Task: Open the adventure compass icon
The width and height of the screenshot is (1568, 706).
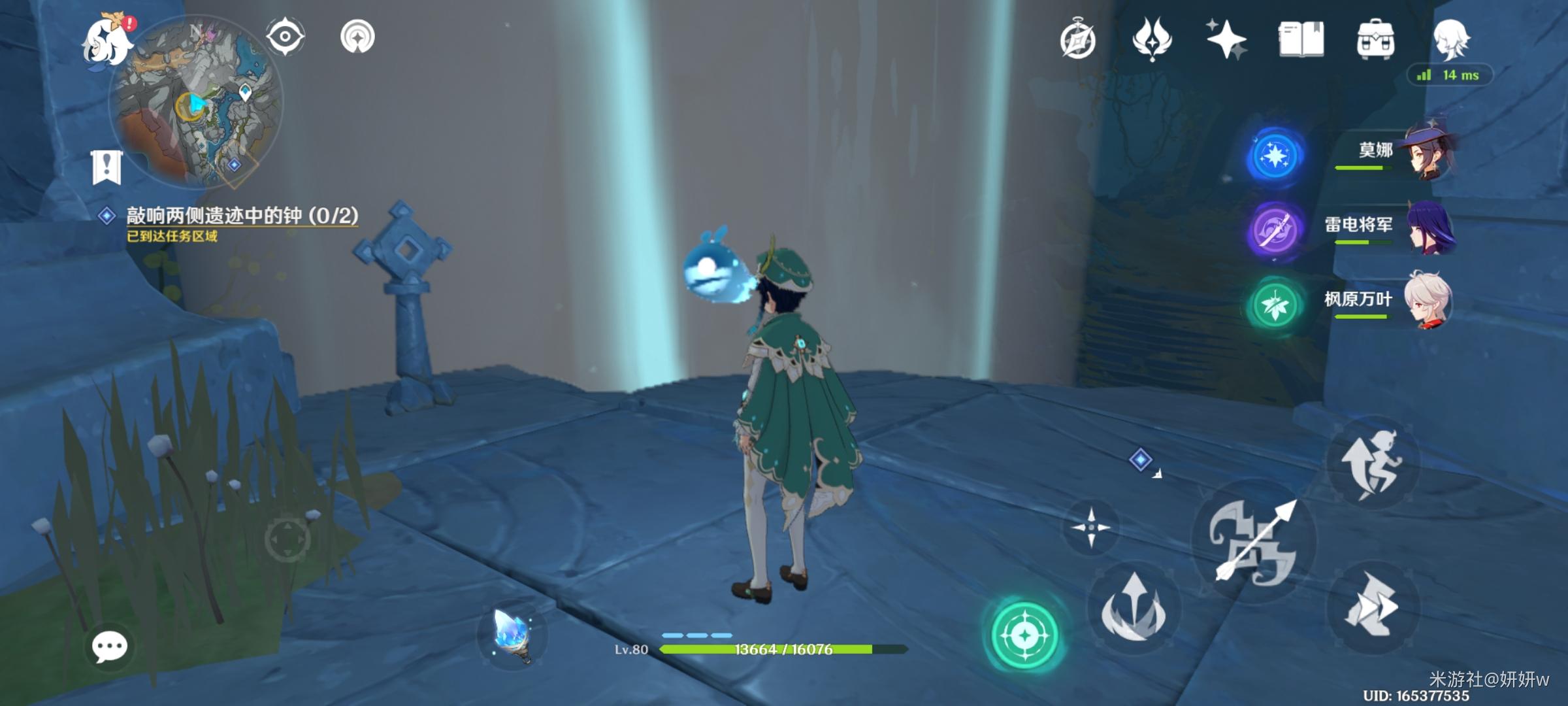Action: coord(1077,41)
